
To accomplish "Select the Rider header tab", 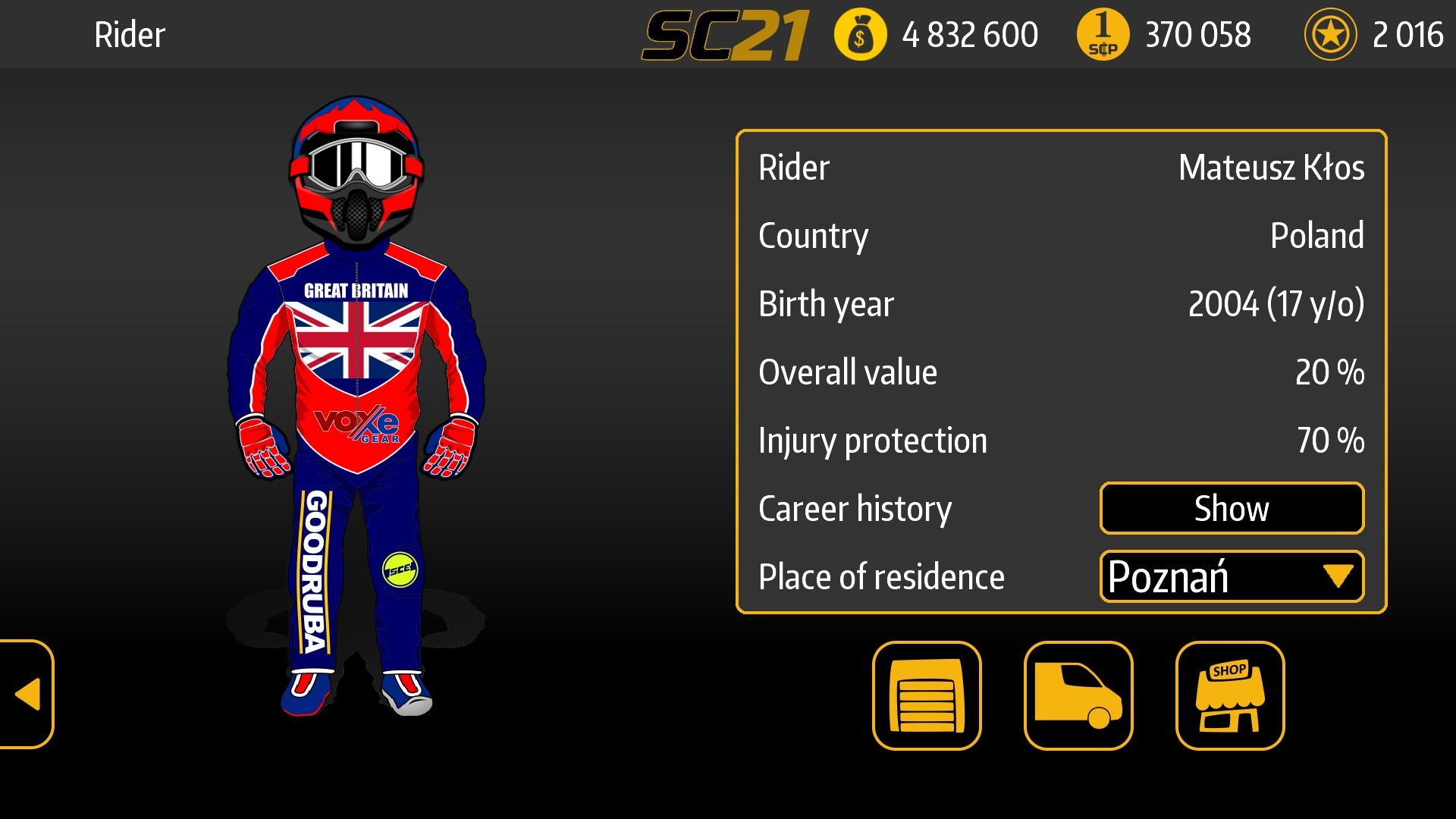I will click(130, 34).
